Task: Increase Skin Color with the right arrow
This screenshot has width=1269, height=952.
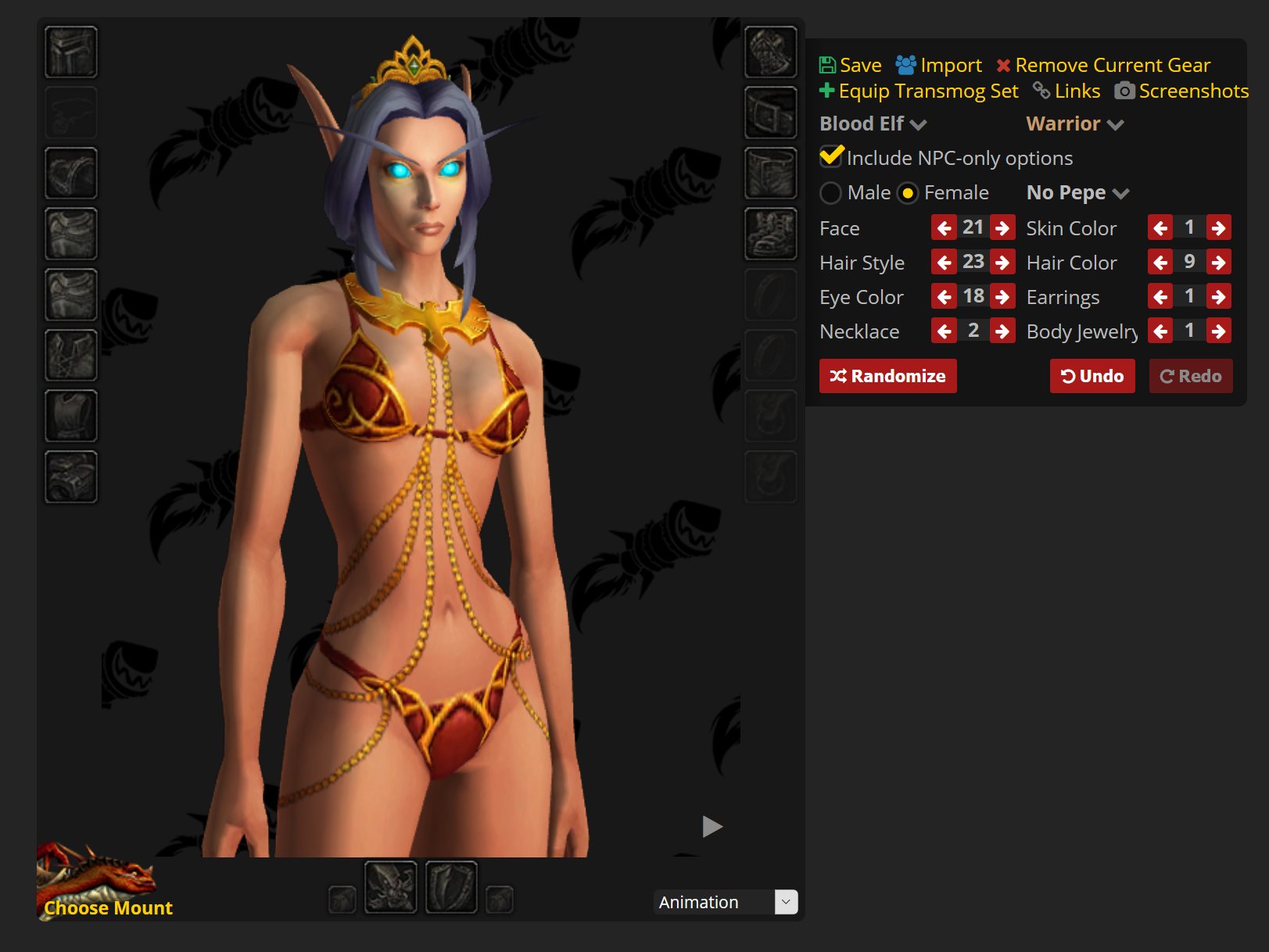Action: coord(1218,227)
